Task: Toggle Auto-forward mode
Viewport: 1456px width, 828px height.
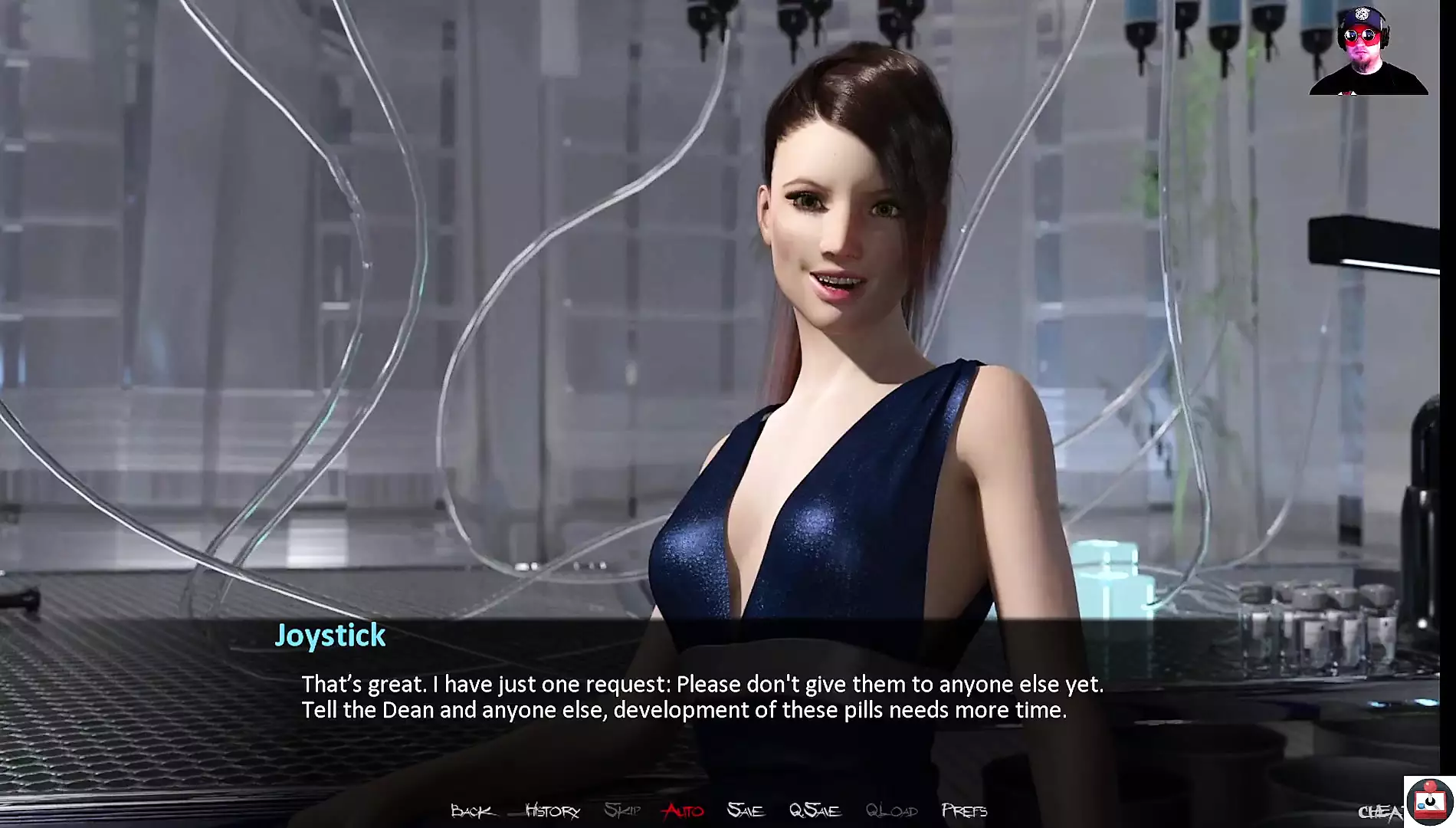Action: 684,810
